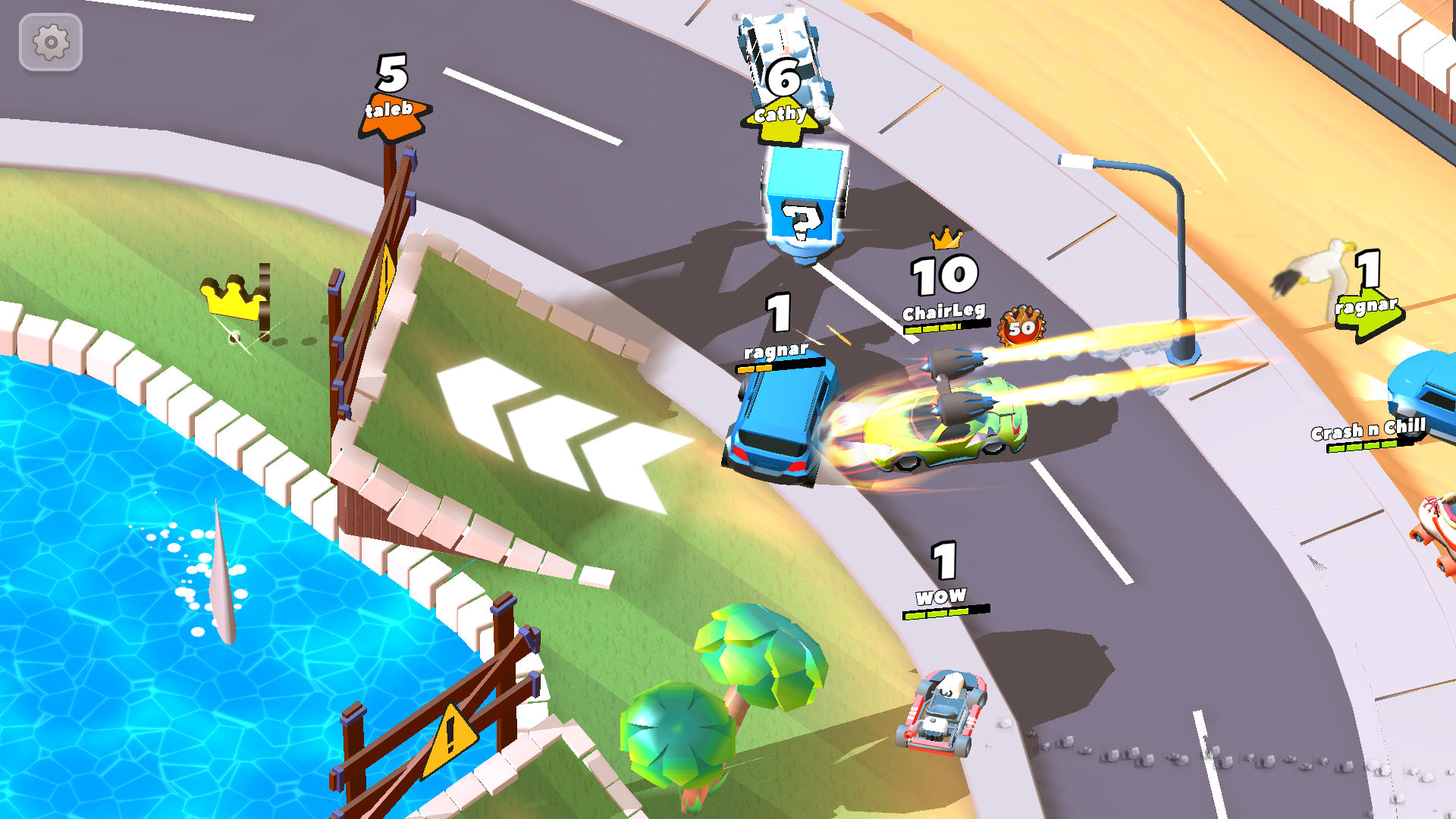Click the wow player name label
1456x819 pixels.
[x=943, y=595]
